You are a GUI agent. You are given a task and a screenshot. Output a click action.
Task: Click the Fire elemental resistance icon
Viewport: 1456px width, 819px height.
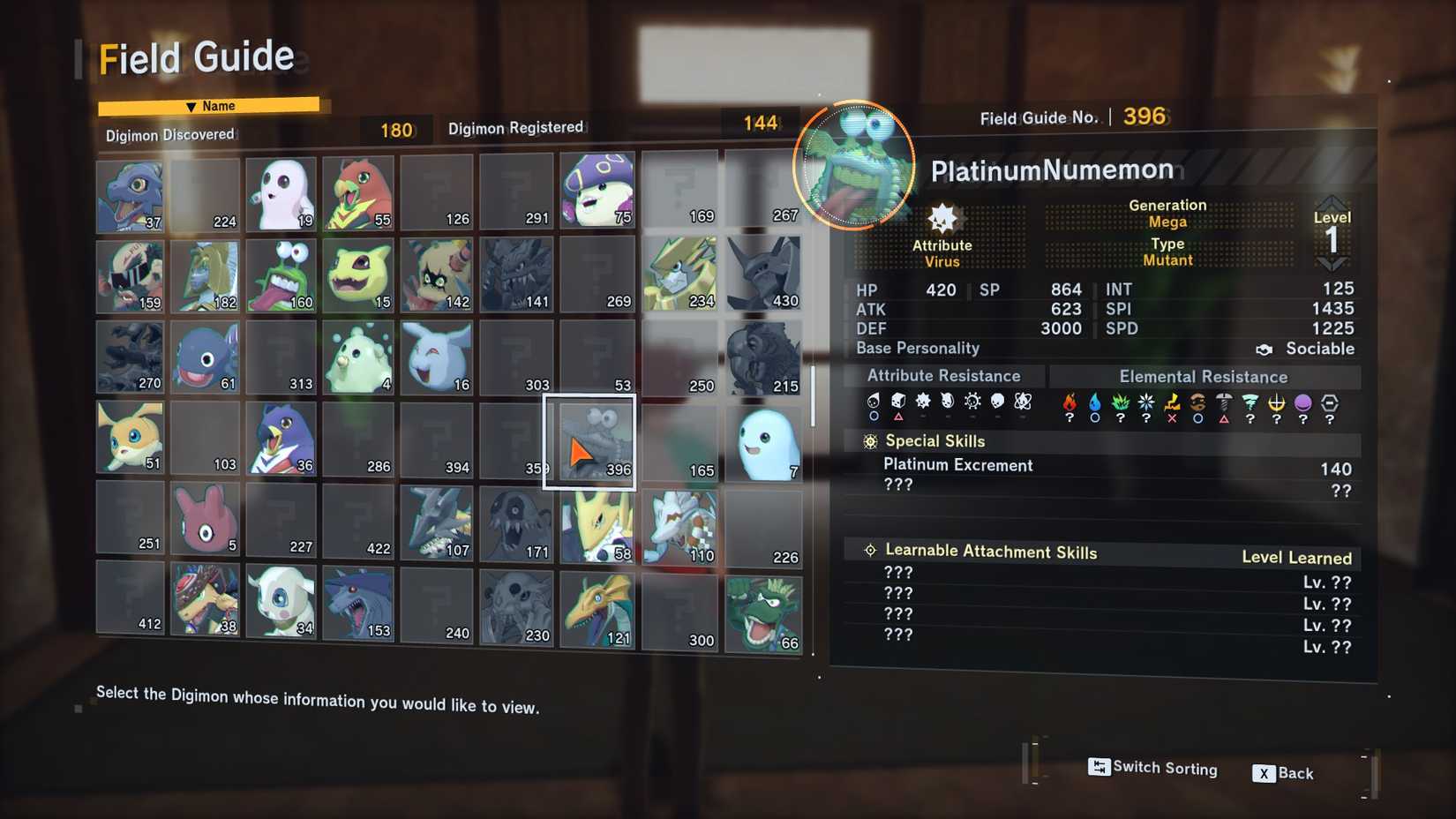[1069, 403]
